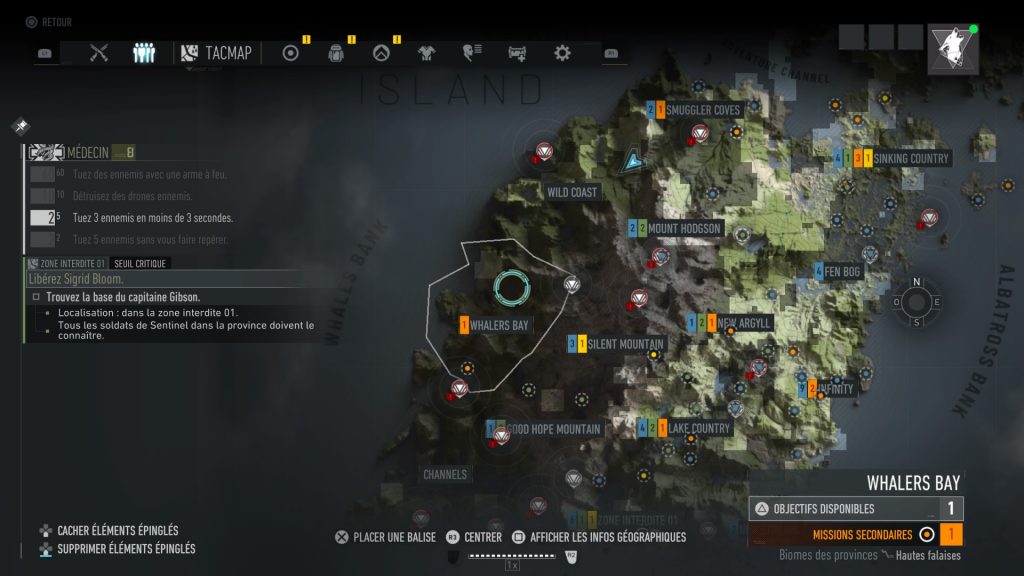The width and height of the screenshot is (1024, 576).
Task: Pick the Silent Mountain province label
Action: click(x=626, y=344)
